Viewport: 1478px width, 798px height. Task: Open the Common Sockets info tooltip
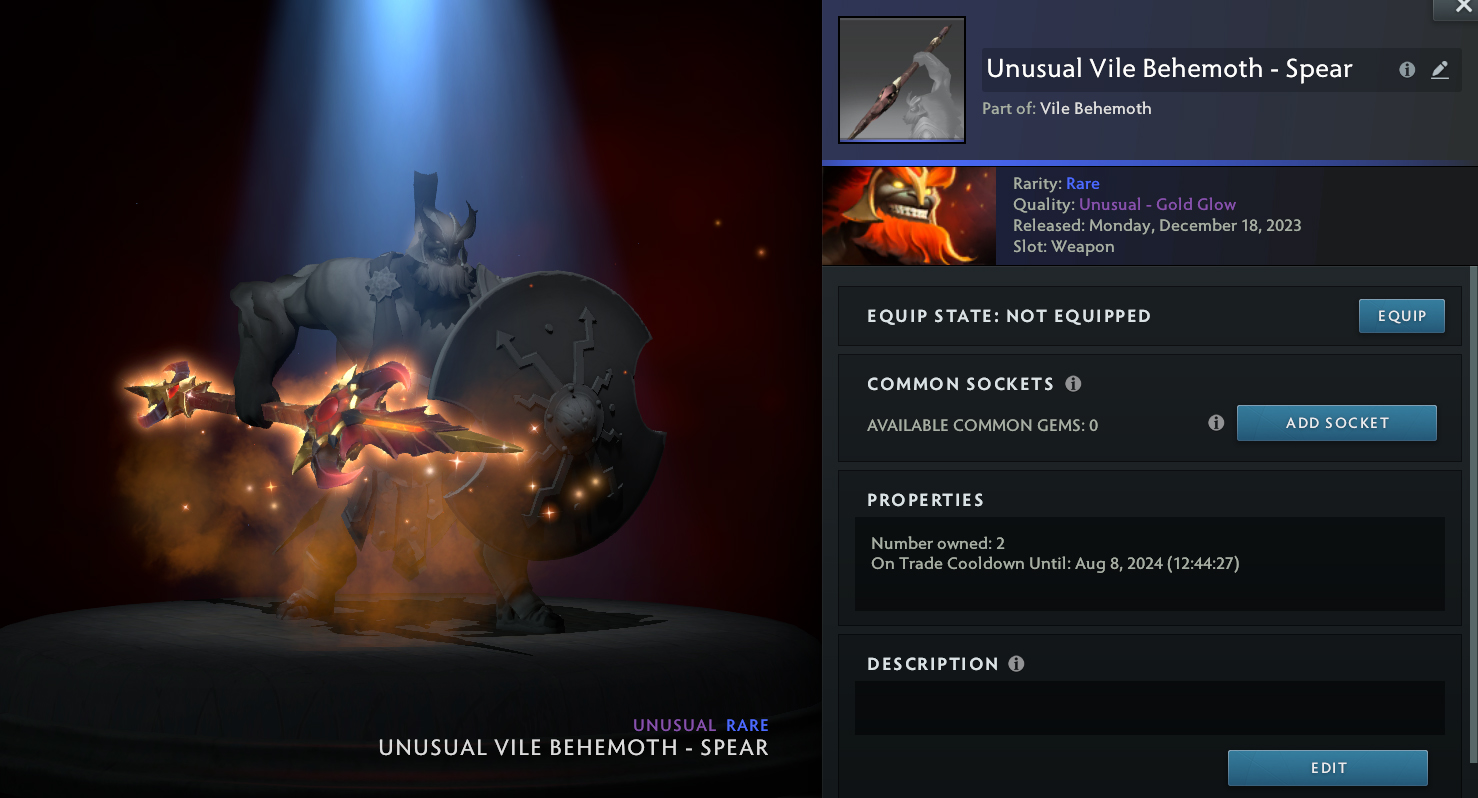pyautogui.click(x=1073, y=384)
